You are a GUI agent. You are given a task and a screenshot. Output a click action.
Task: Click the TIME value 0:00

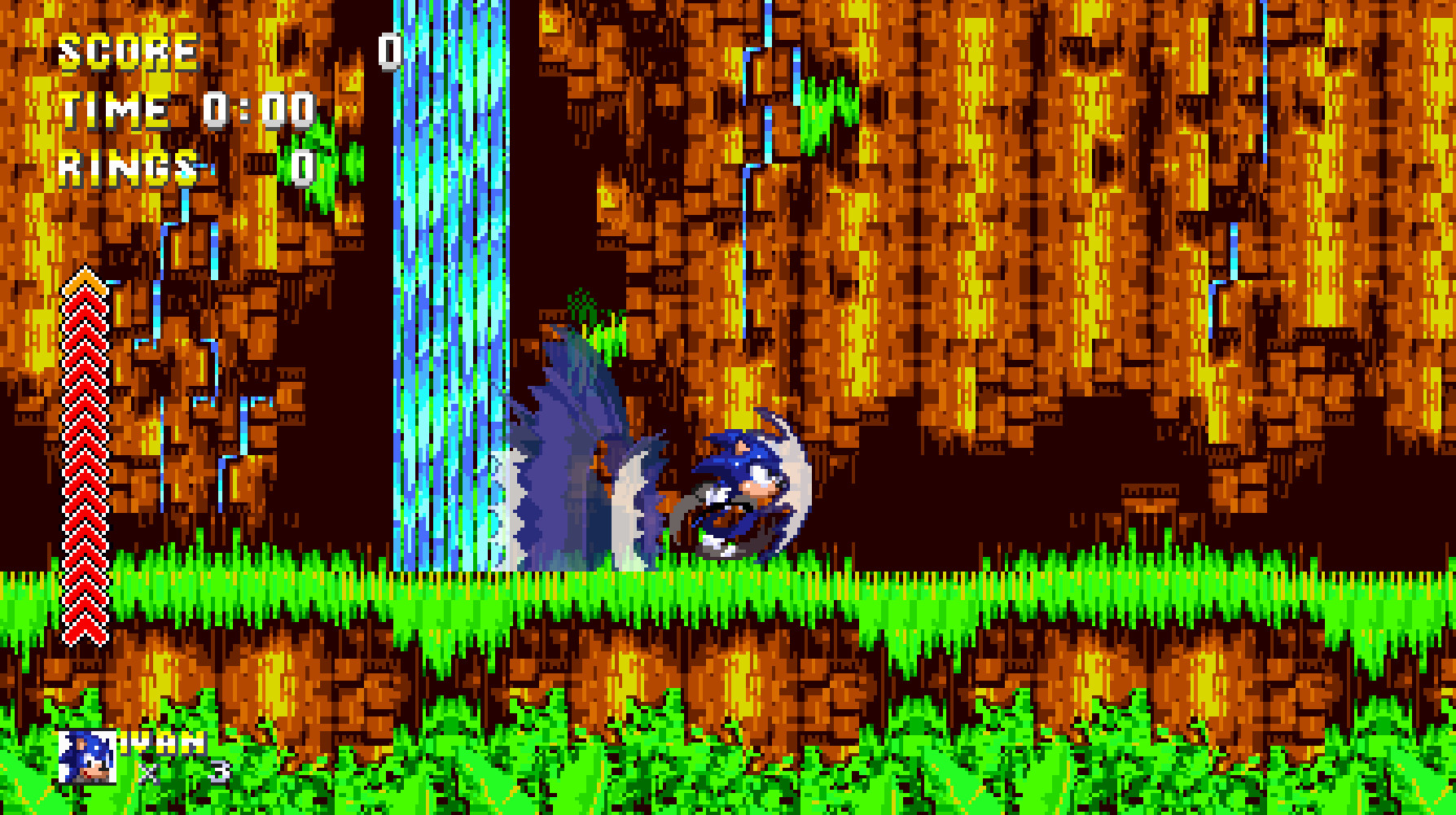[x=258, y=109]
